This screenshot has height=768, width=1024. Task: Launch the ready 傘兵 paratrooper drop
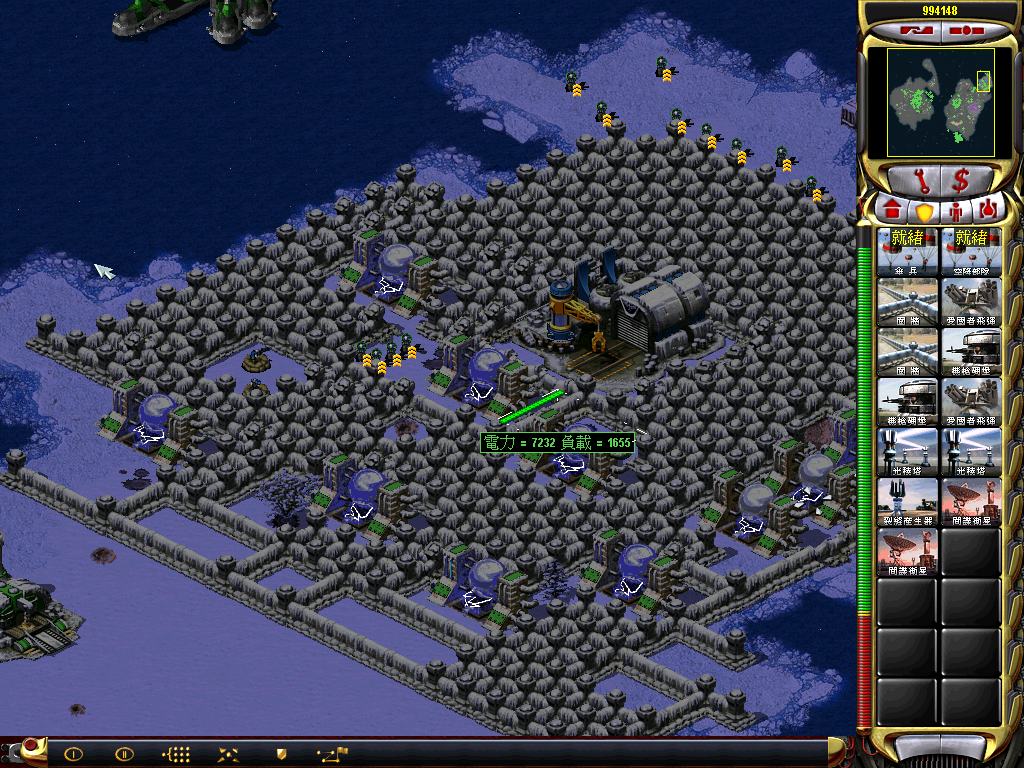pos(908,251)
